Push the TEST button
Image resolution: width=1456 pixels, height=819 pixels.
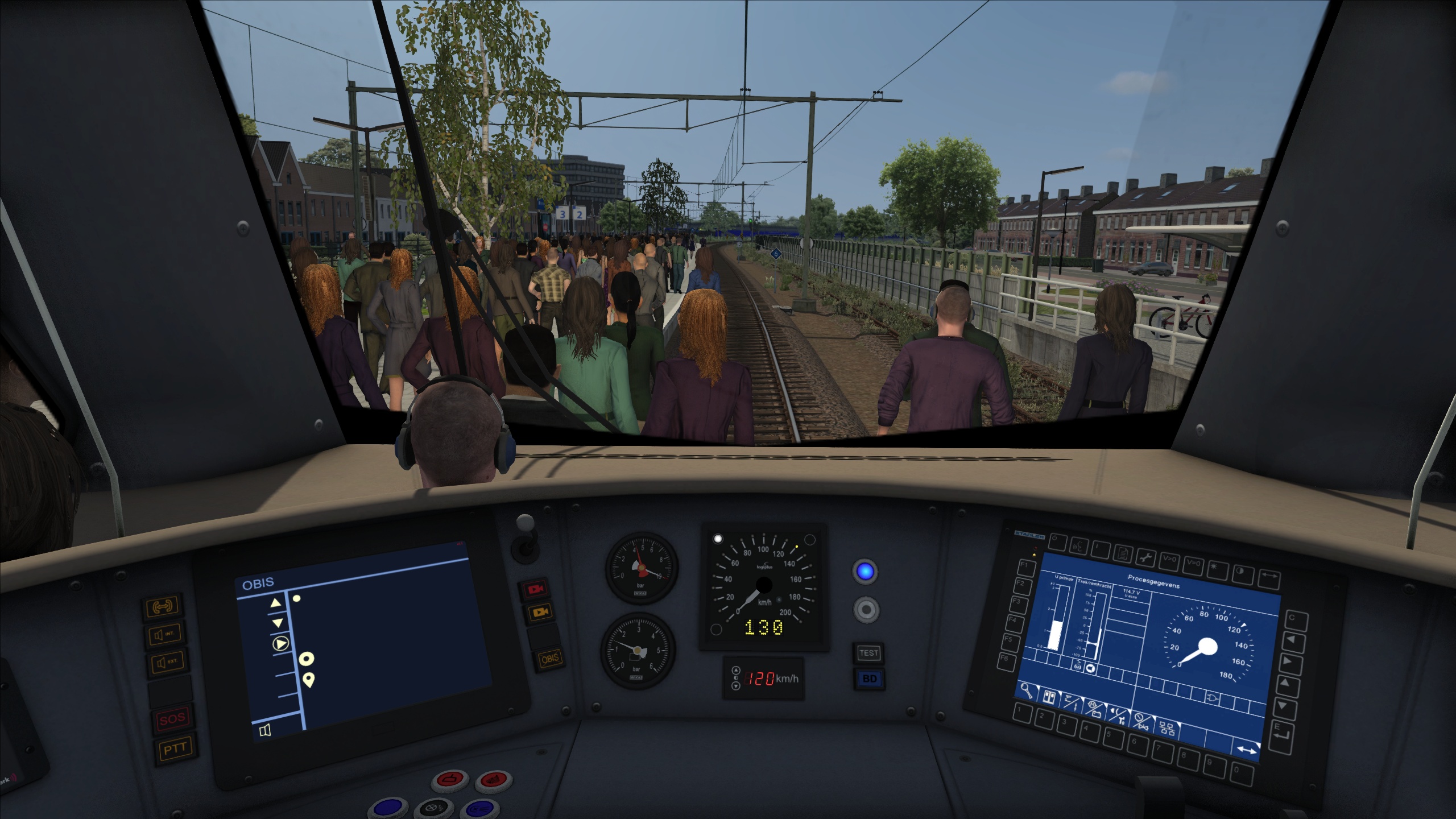tap(868, 653)
